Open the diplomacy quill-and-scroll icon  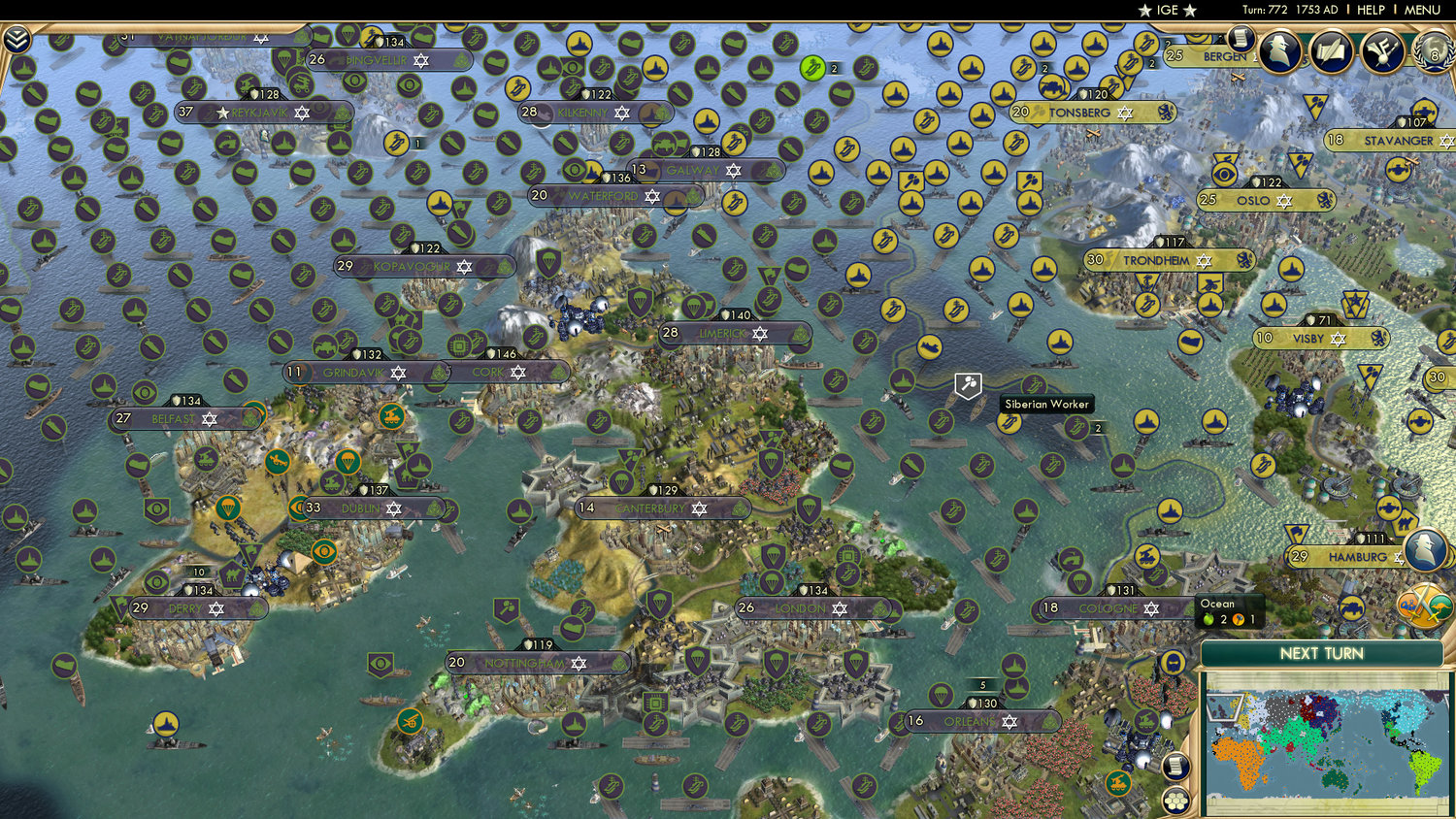point(1333,49)
